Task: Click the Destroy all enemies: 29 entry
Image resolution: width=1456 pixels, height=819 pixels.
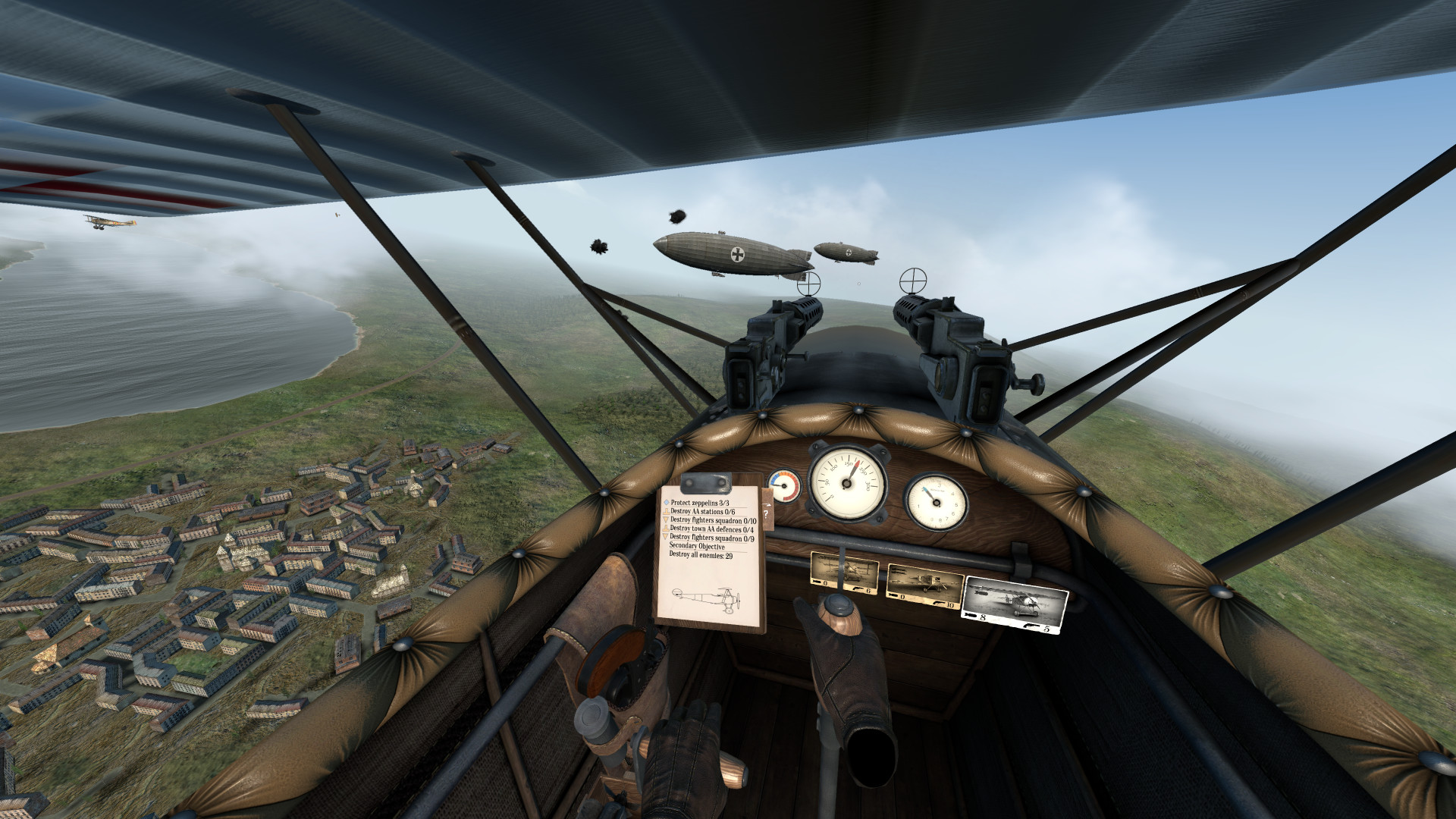Action: pos(701,554)
